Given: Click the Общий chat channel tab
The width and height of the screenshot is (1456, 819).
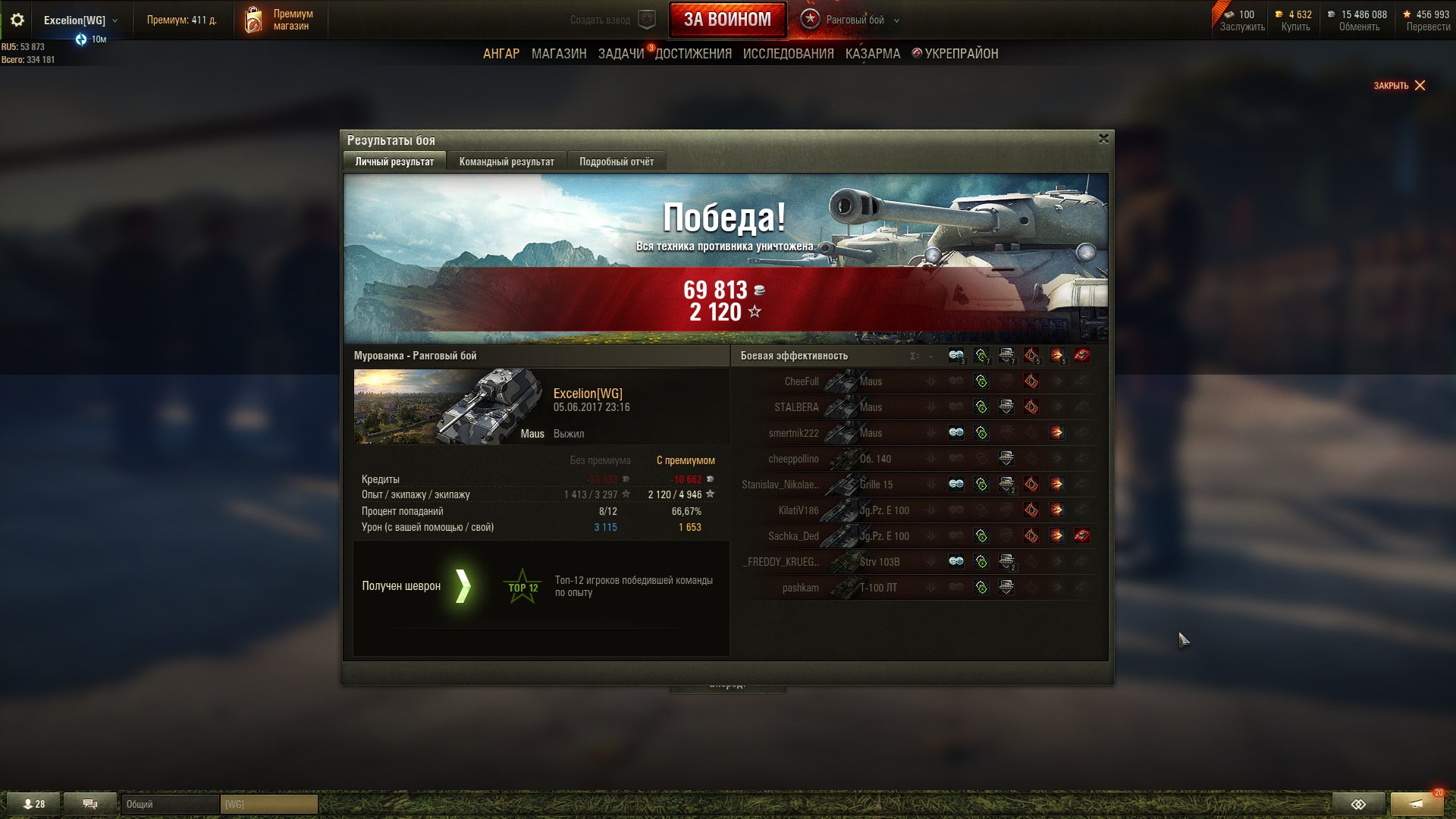Looking at the screenshot, I should [x=170, y=804].
